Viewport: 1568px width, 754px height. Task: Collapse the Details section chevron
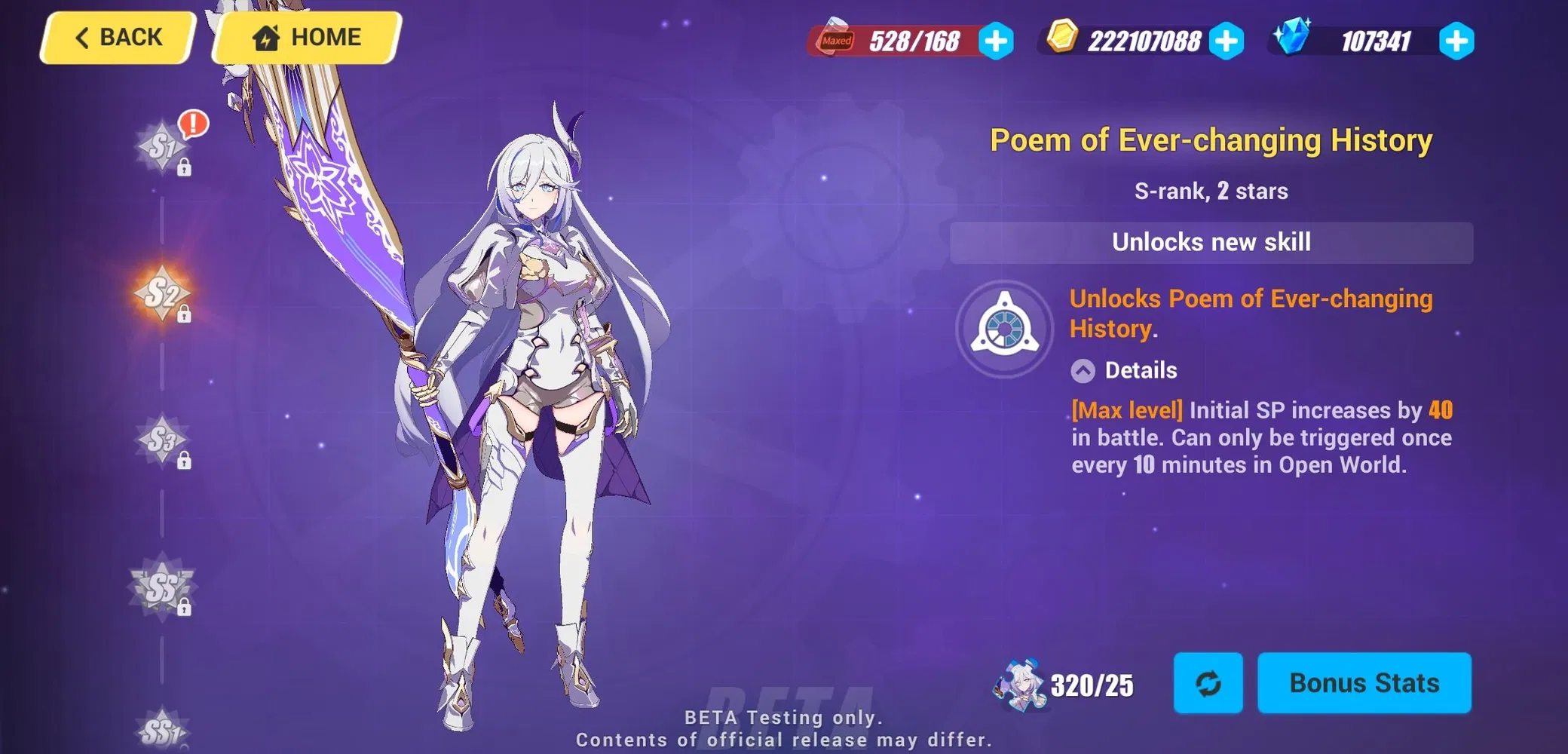click(1083, 370)
